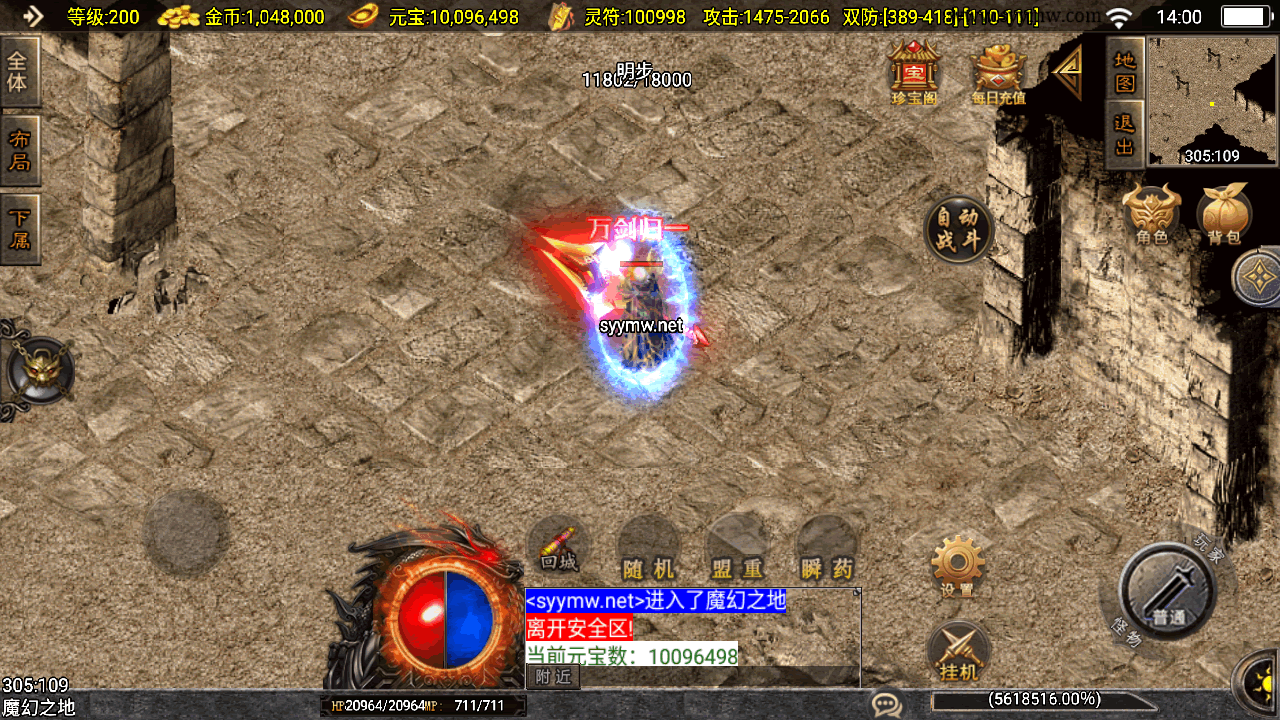Use the 回城 return-to-town scroll

click(x=559, y=548)
